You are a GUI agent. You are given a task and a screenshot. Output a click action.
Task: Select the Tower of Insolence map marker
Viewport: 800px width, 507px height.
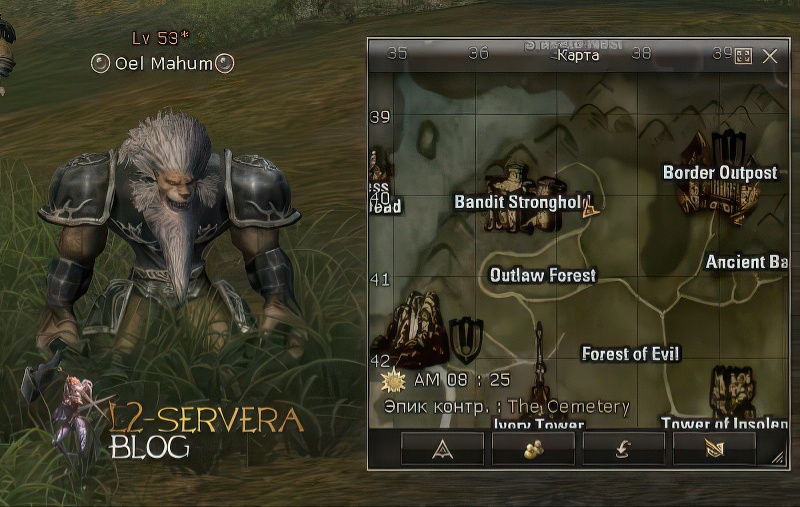(733, 392)
